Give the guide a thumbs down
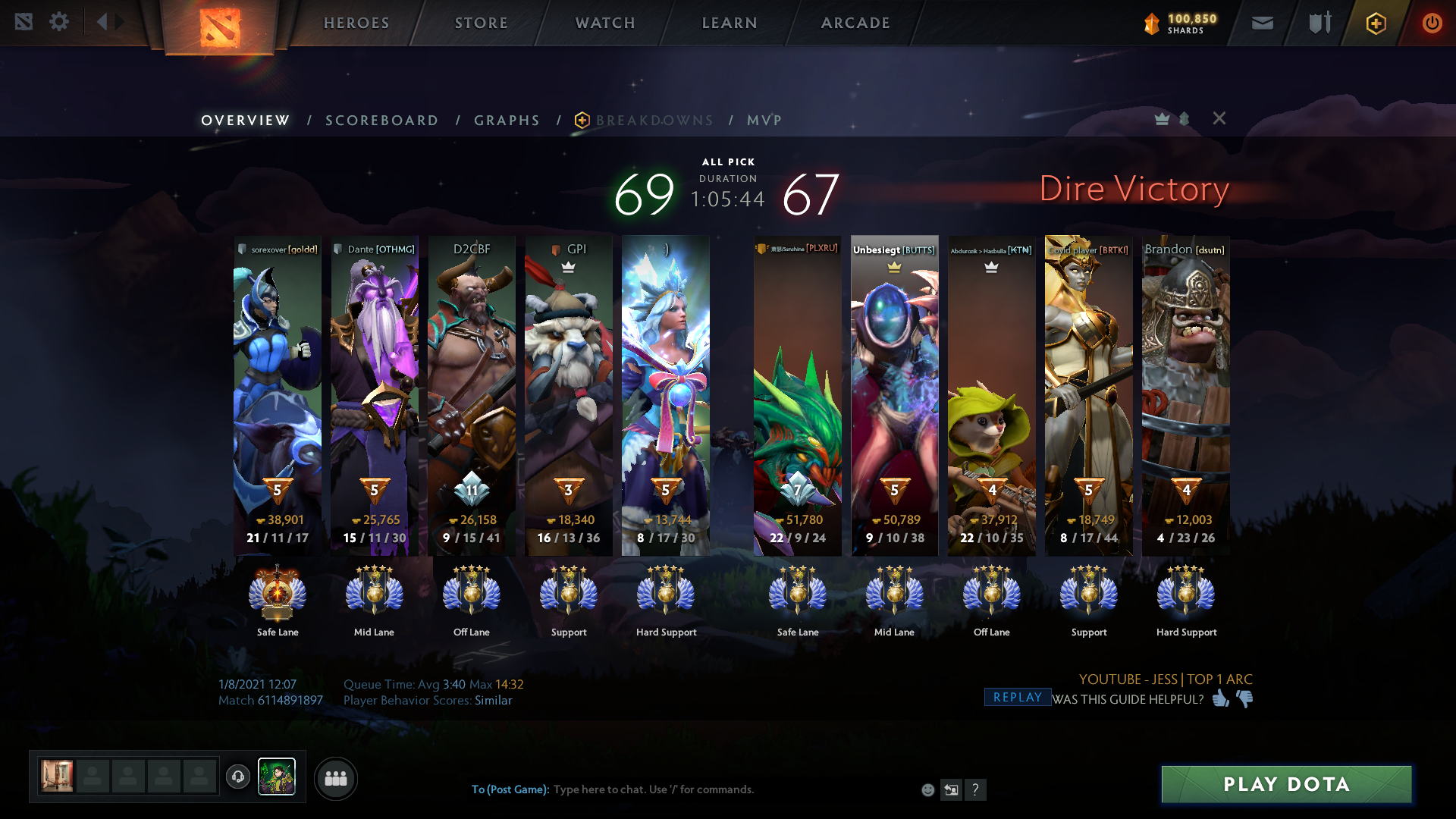Screen dimensions: 1456x819 (x=1245, y=698)
